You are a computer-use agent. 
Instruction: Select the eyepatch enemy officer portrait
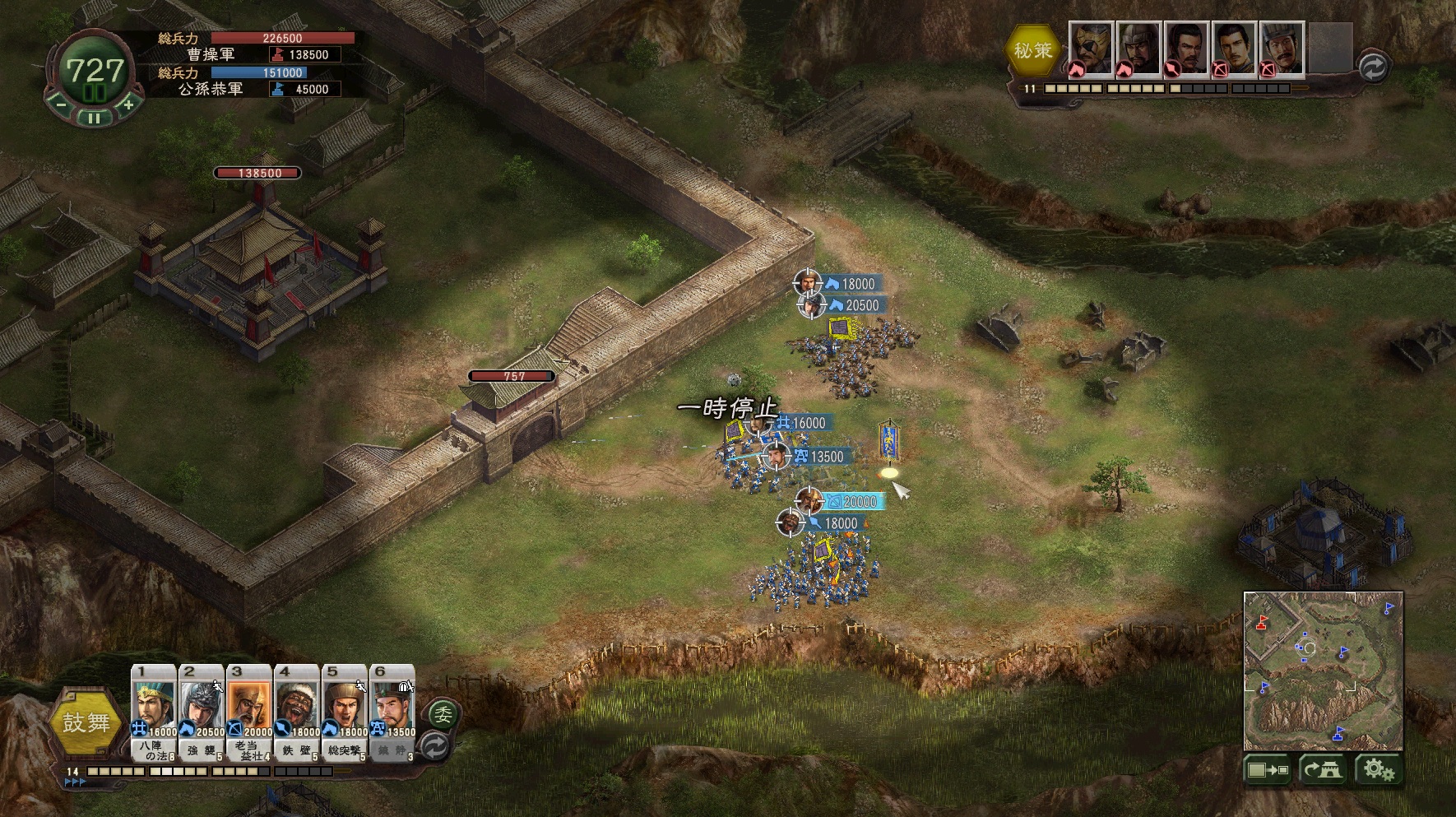pos(1091,49)
